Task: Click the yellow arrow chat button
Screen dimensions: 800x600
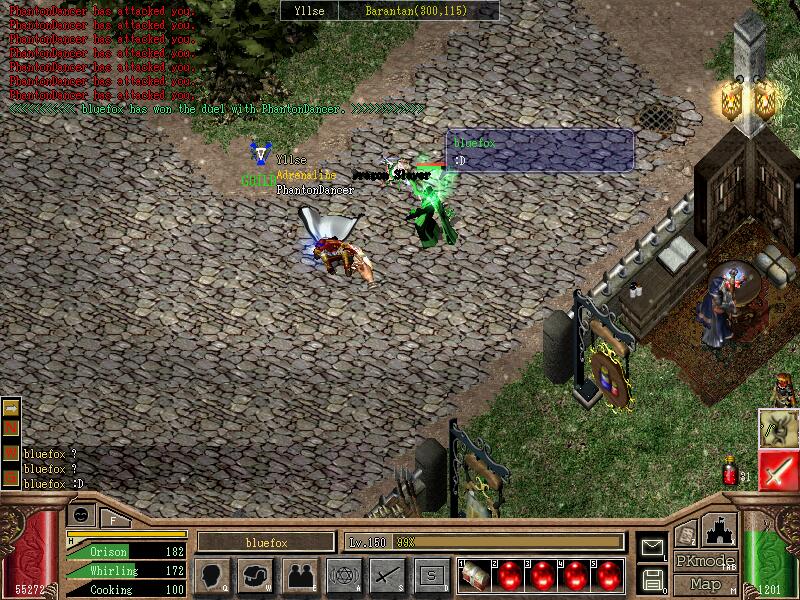Action: tap(12, 408)
